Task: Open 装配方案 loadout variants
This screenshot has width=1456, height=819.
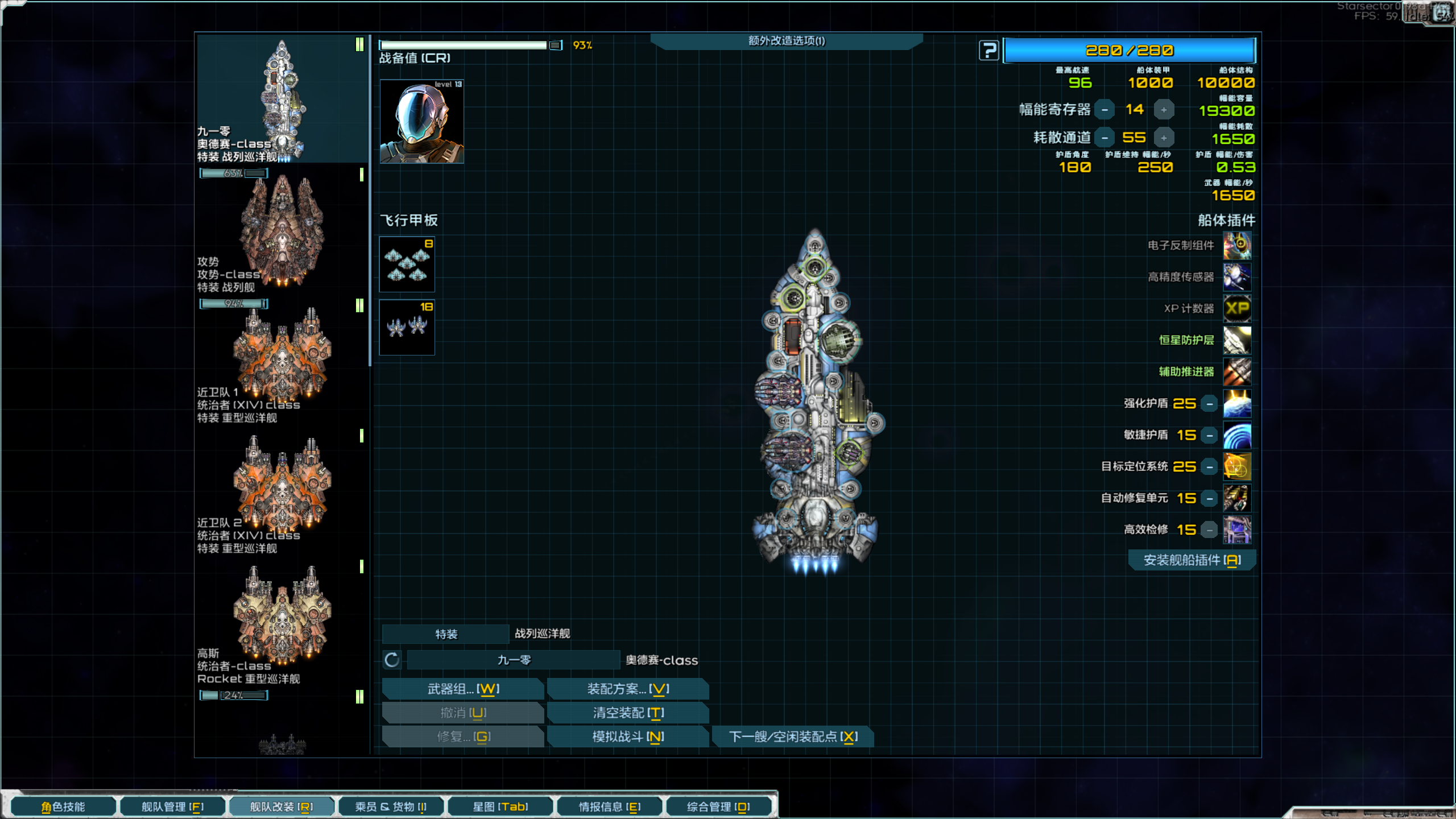Action: (628, 689)
